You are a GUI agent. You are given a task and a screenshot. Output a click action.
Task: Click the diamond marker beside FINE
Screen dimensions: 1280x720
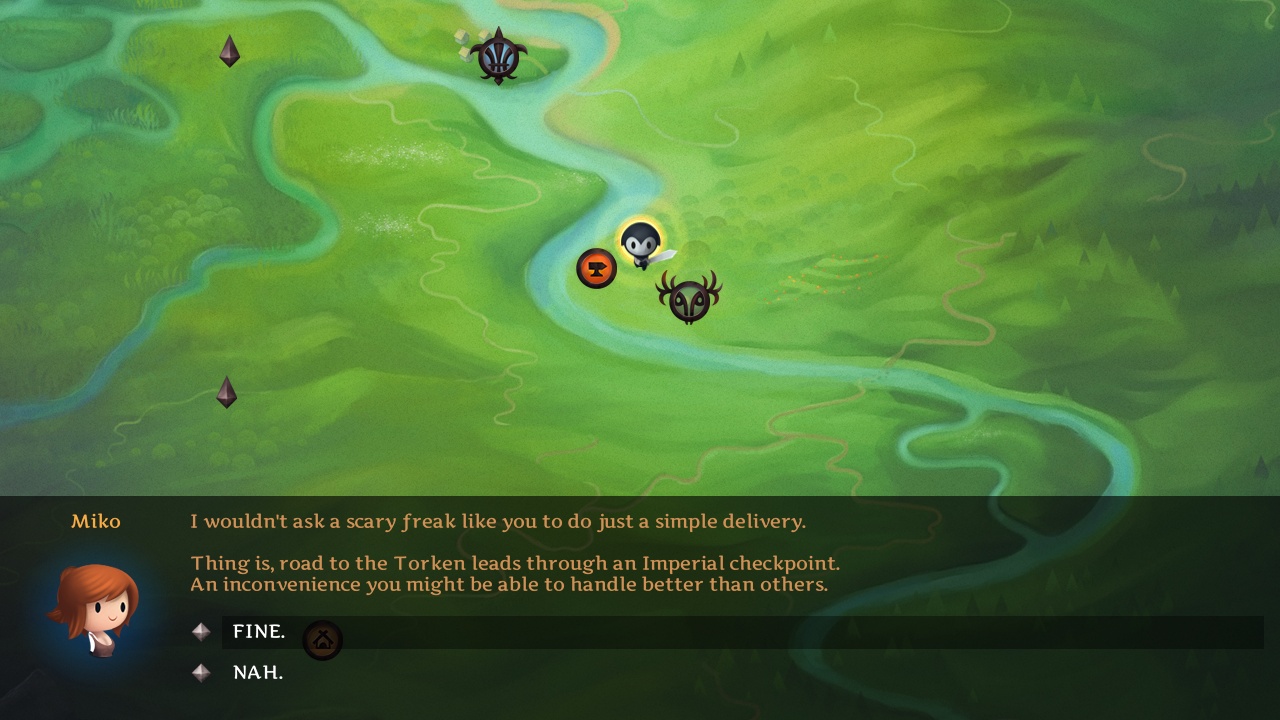pos(200,631)
